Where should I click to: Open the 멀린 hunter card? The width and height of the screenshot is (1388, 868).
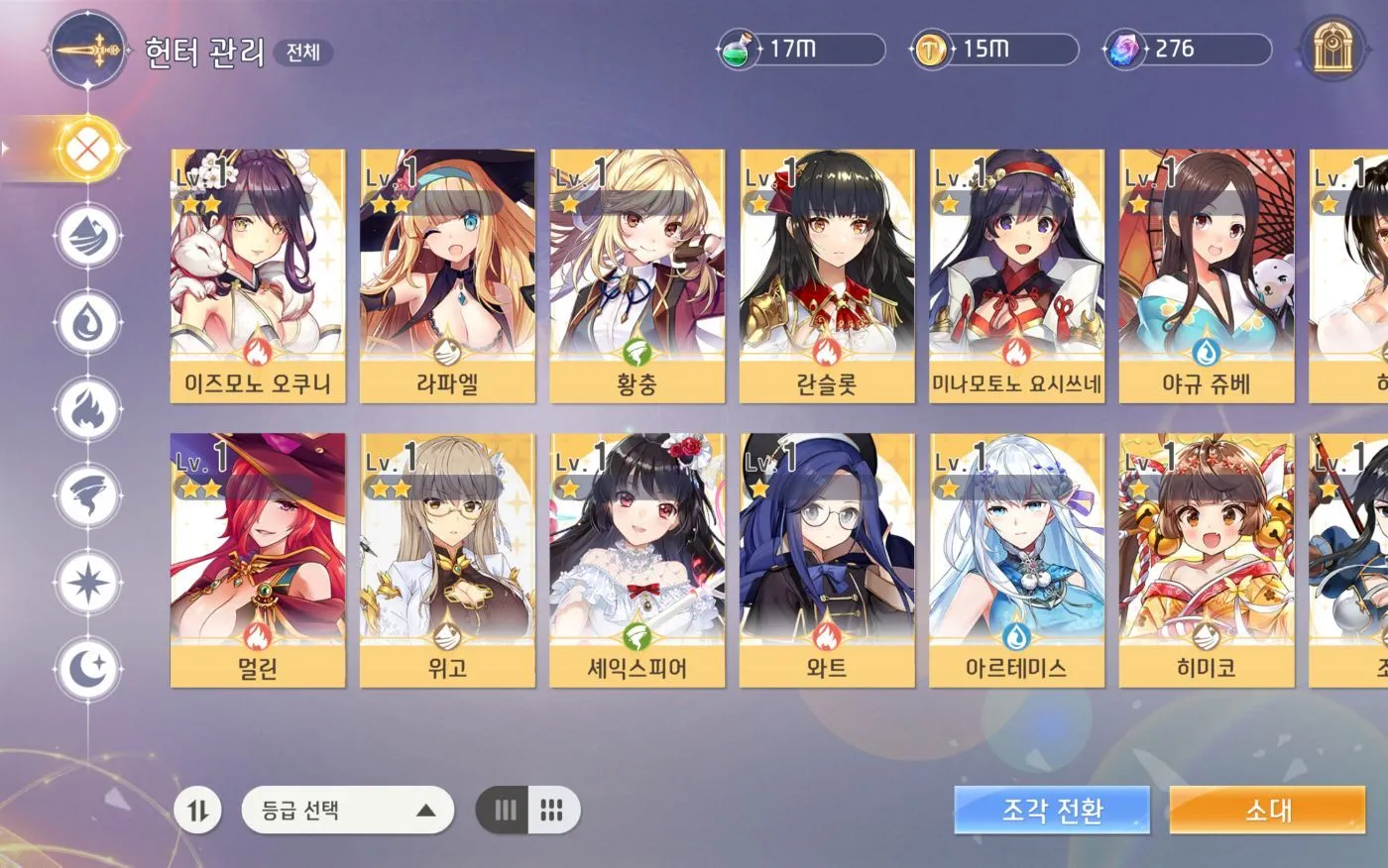pyautogui.click(x=258, y=560)
